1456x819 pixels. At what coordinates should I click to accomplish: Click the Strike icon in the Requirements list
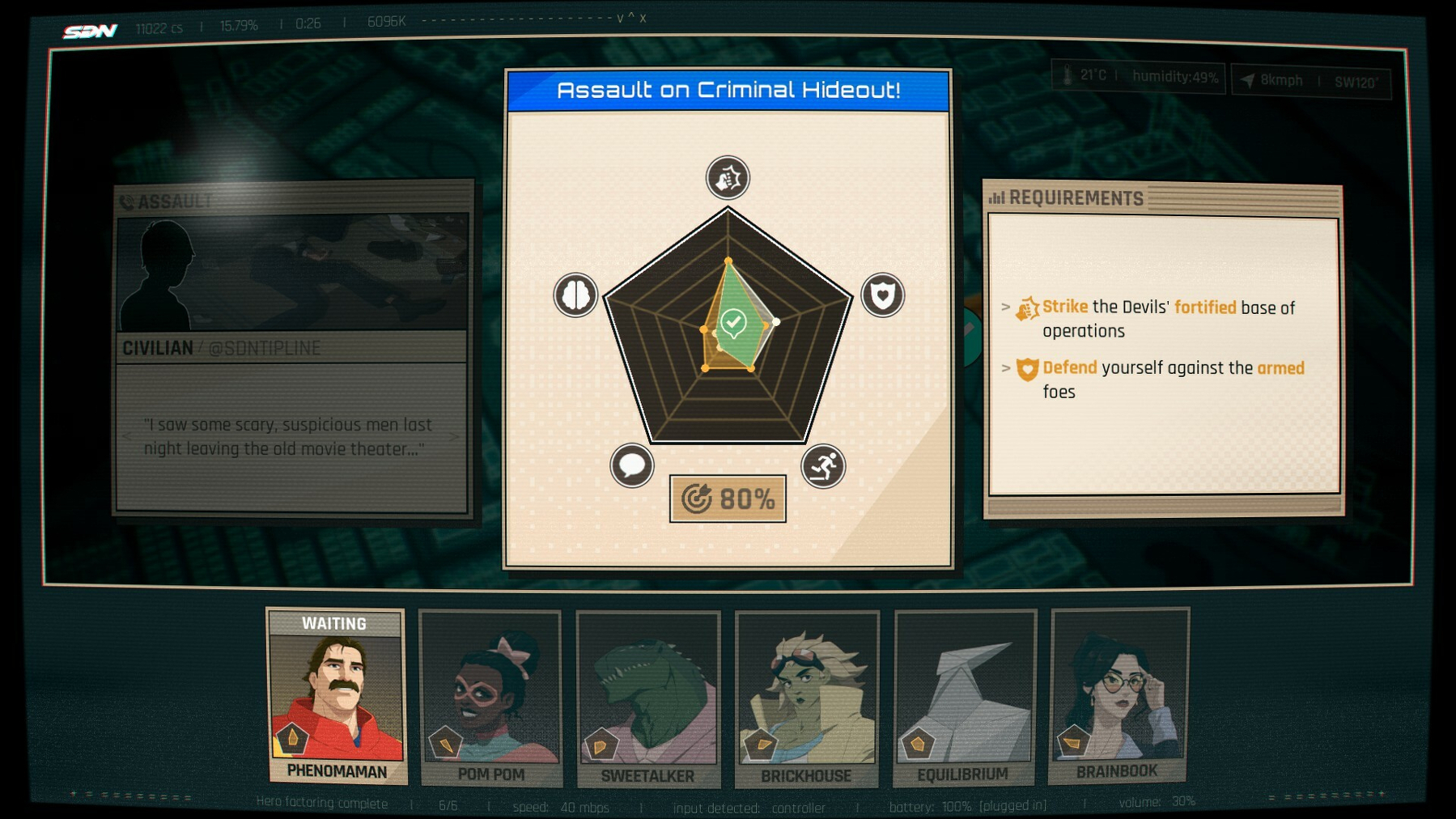point(1027,307)
